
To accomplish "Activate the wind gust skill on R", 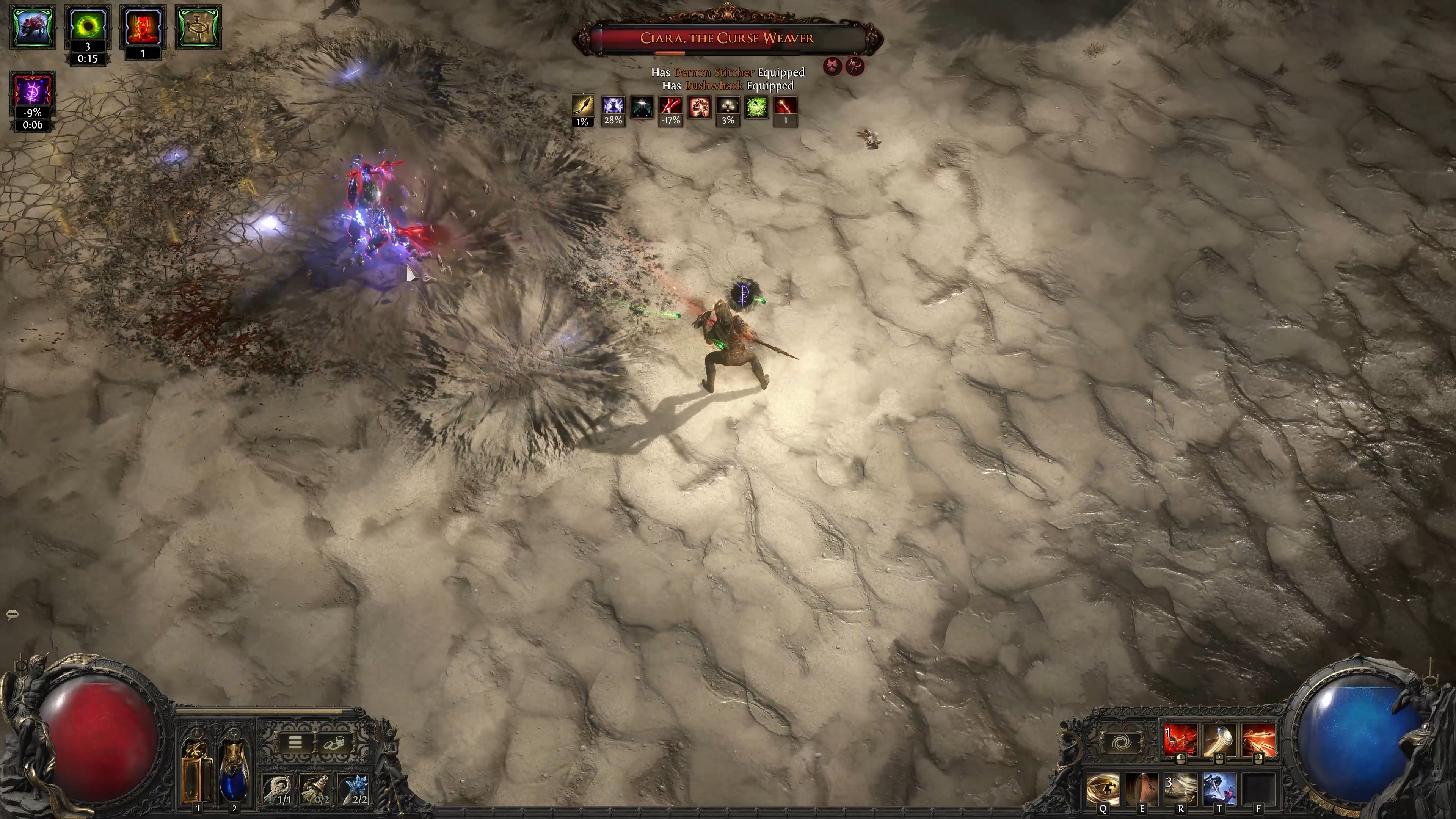I will 1180,789.
